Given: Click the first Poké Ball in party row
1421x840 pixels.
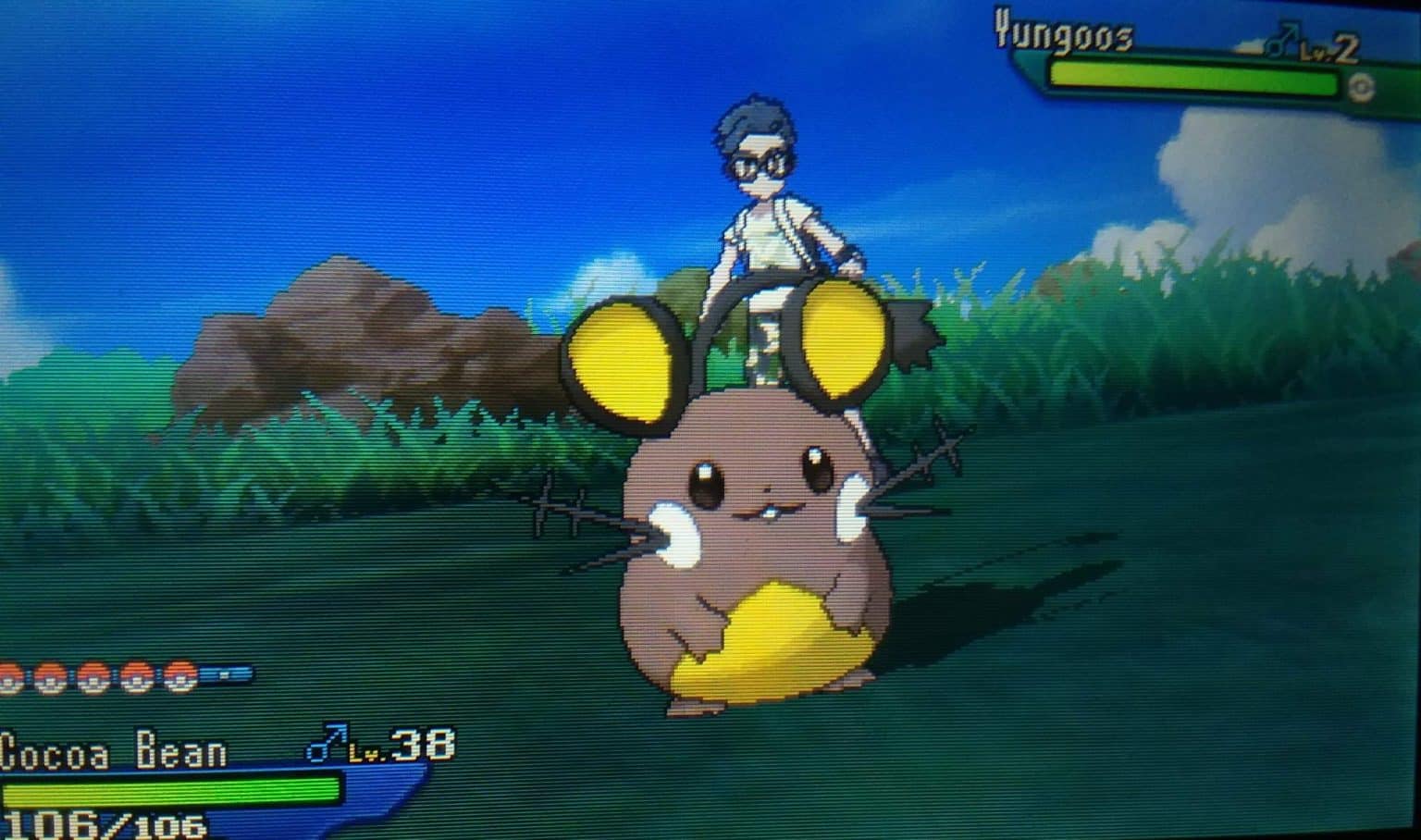Looking at the screenshot, I should coord(7,675).
